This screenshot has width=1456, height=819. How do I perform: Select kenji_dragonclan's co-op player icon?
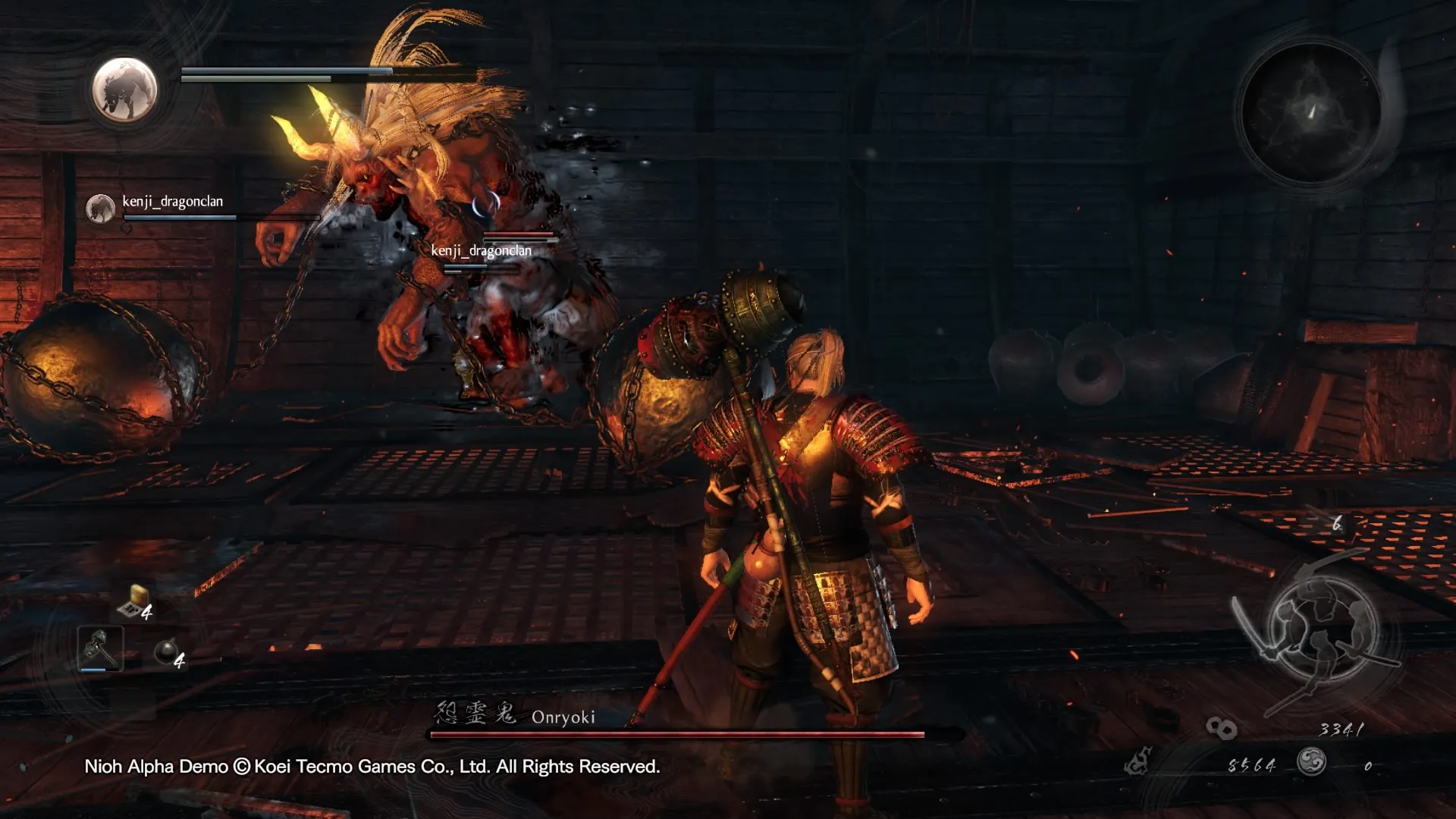point(100,208)
